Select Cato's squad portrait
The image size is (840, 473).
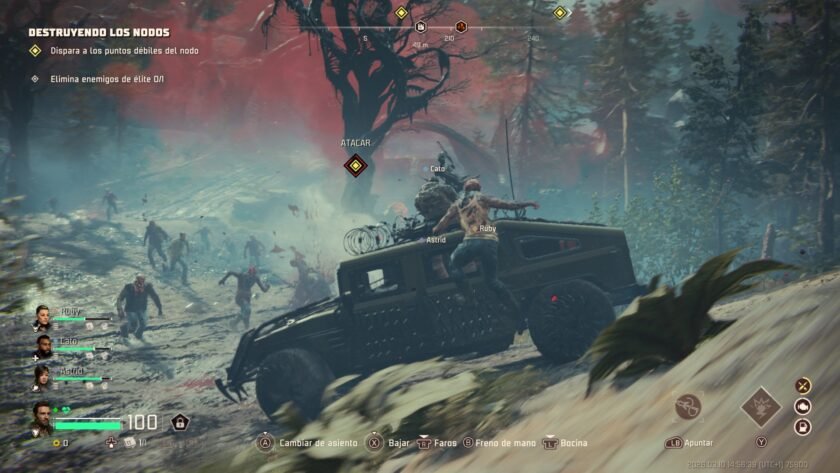(x=42, y=345)
